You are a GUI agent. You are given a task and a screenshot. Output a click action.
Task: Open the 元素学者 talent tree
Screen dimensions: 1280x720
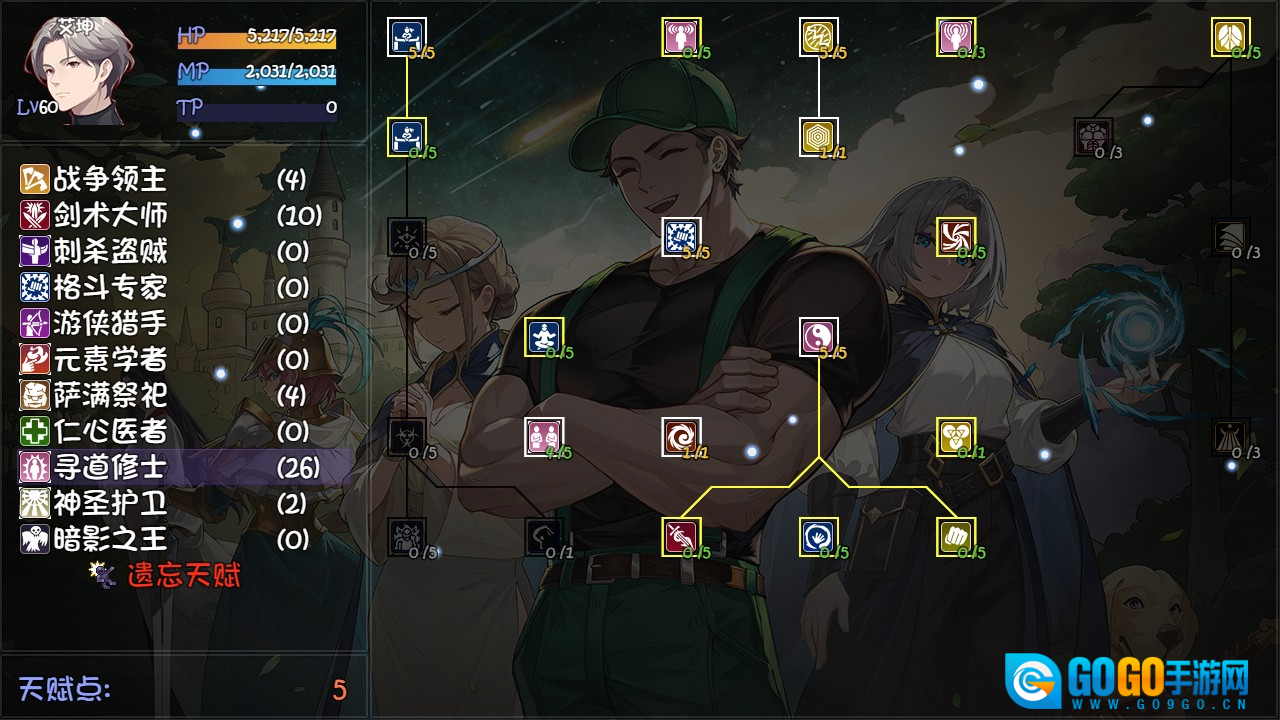[110, 360]
